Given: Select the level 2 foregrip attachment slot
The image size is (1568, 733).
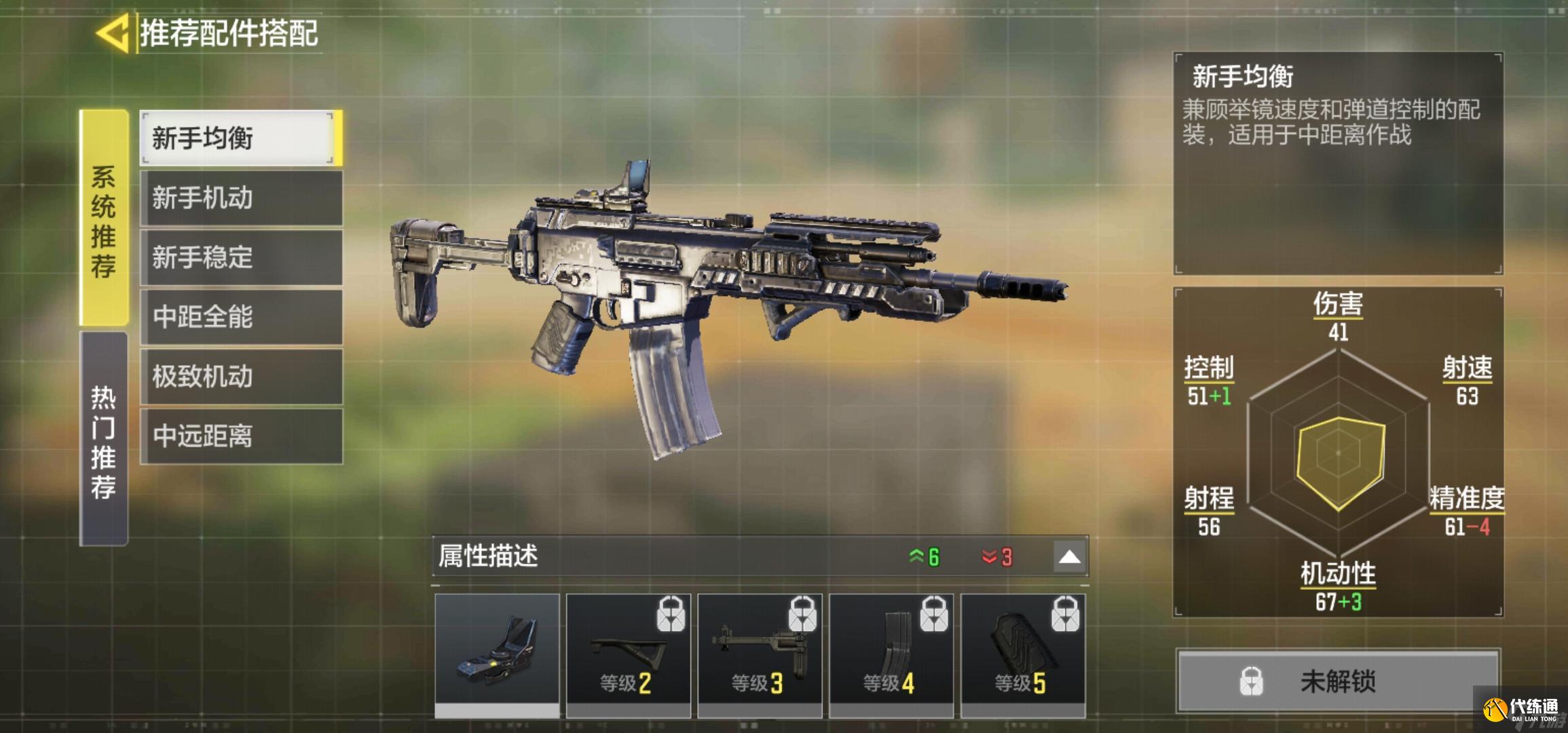Looking at the screenshot, I should [628, 653].
